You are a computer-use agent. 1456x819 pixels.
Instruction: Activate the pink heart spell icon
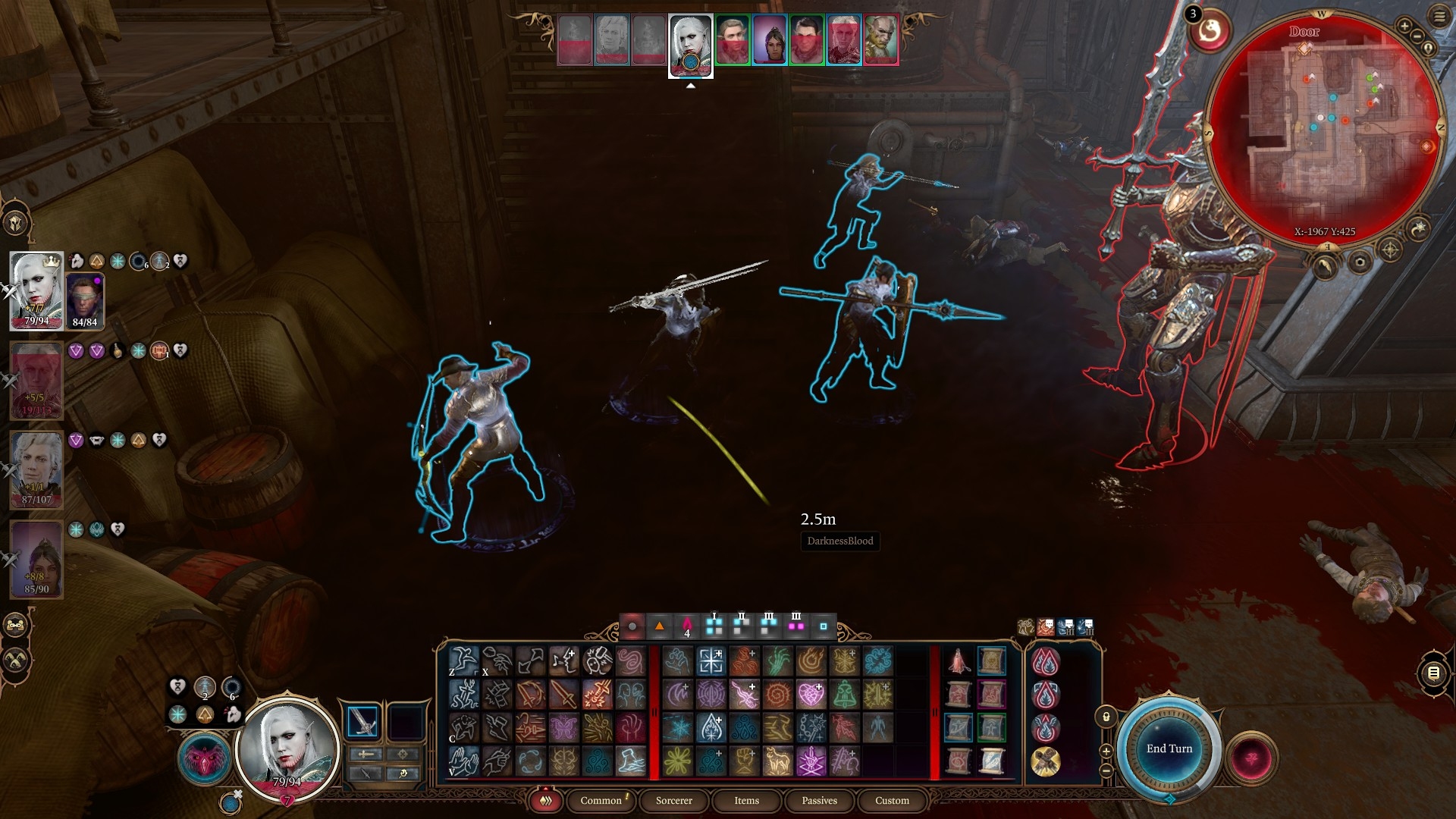(x=810, y=694)
